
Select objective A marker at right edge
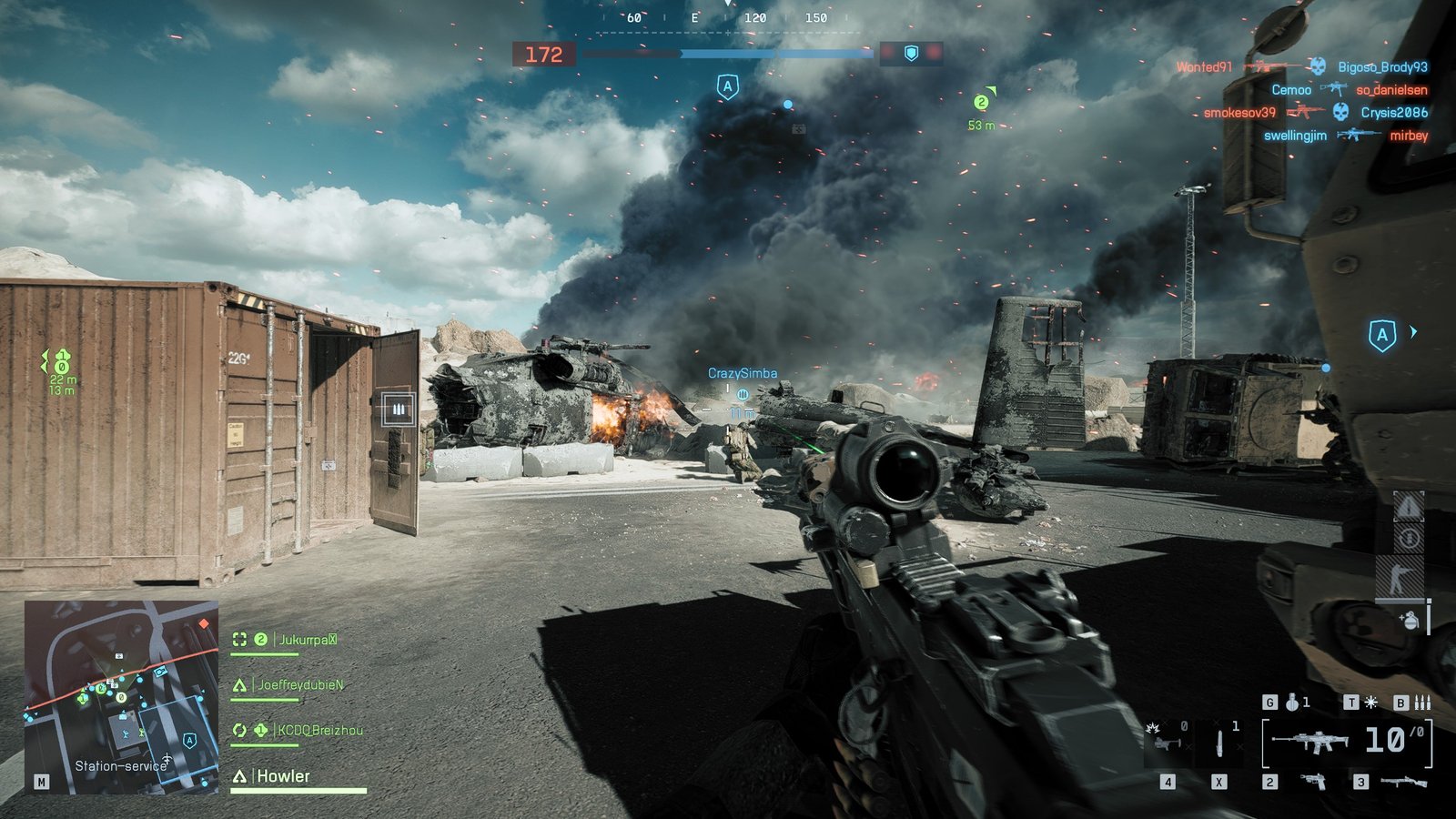click(1382, 335)
